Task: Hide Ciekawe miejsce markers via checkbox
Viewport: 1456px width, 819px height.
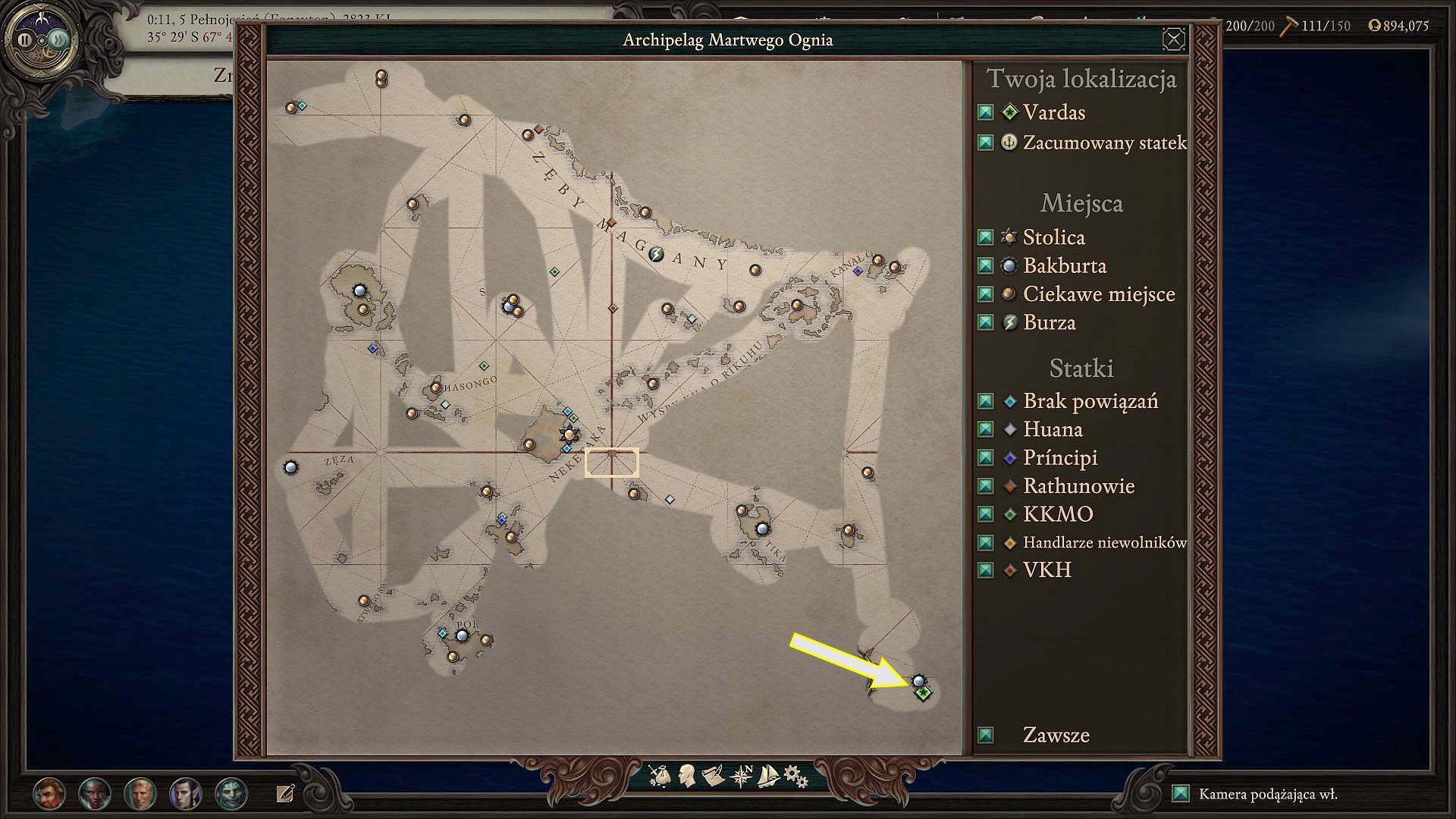Action: [985, 294]
